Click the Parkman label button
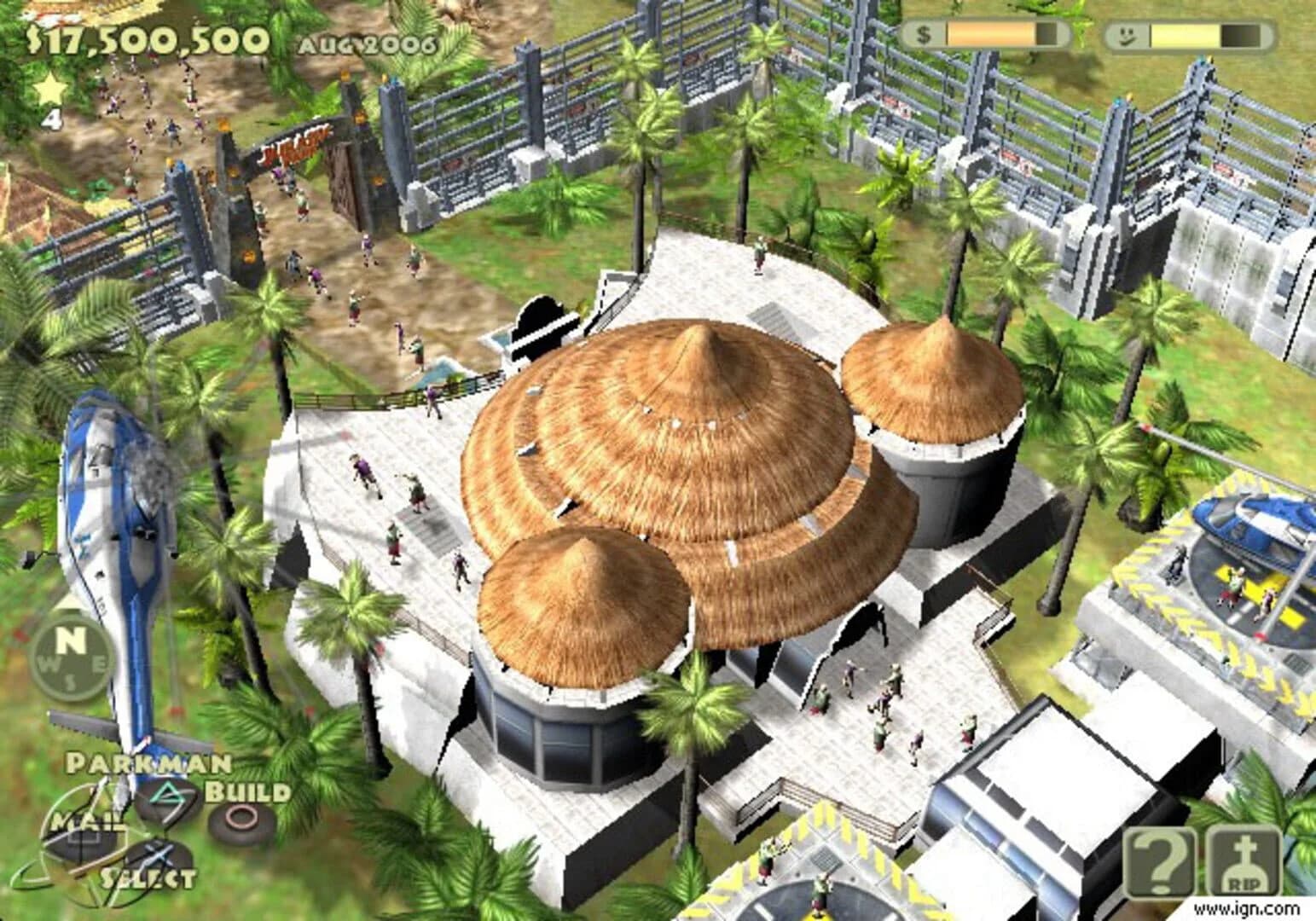 147,763
